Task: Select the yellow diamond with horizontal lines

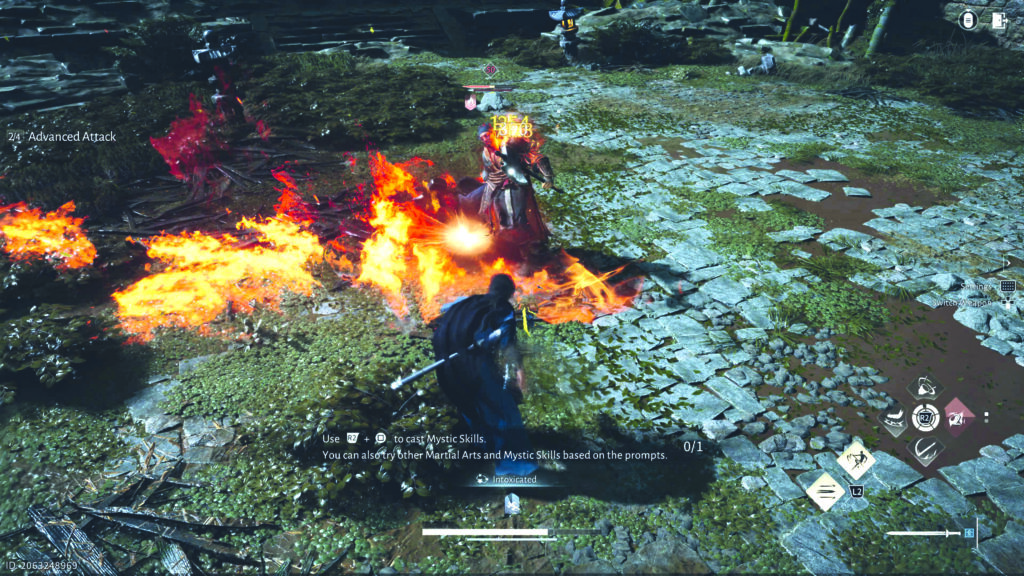Action: click(x=826, y=491)
